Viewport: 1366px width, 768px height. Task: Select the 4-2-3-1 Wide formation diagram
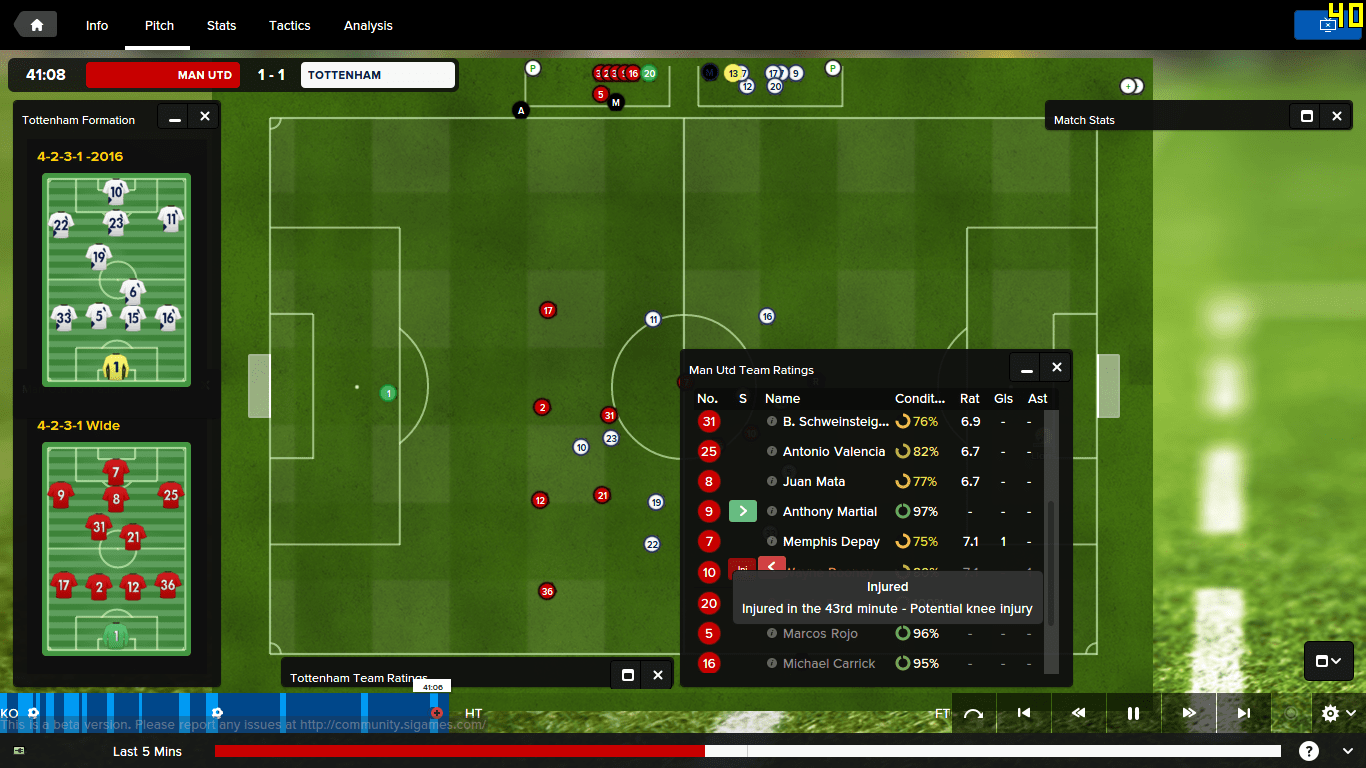point(116,549)
